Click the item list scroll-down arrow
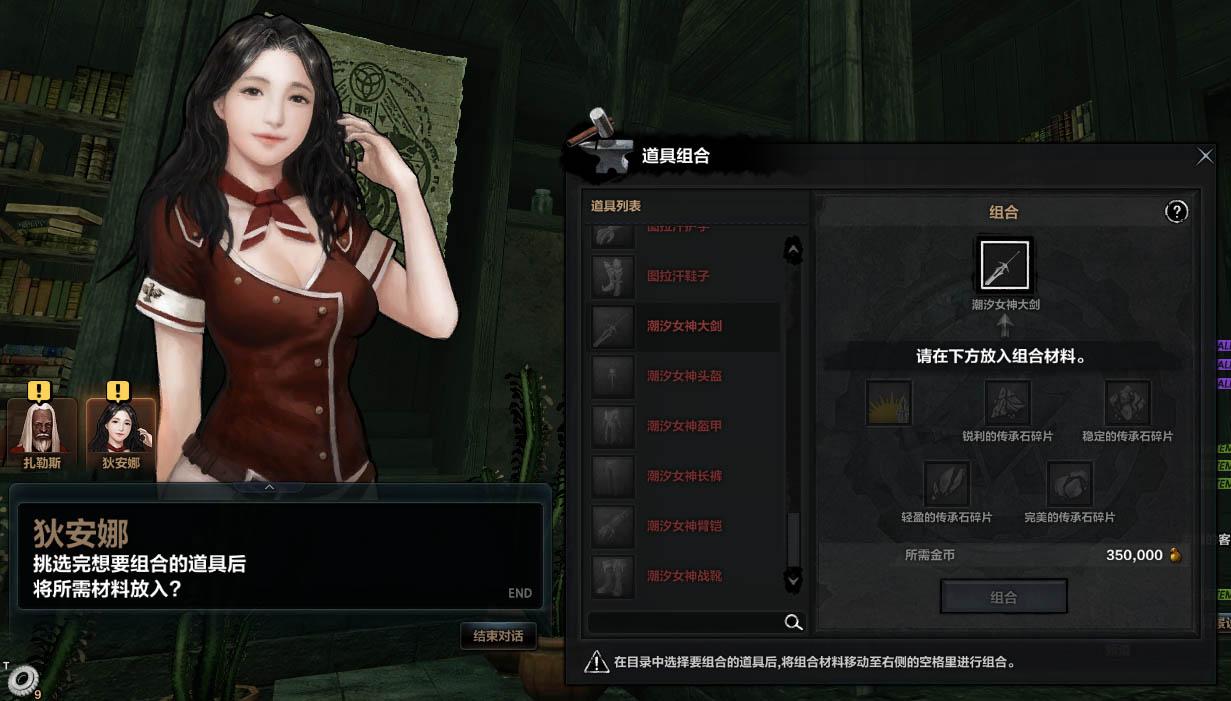This screenshot has width=1231, height=701. point(793,579)
